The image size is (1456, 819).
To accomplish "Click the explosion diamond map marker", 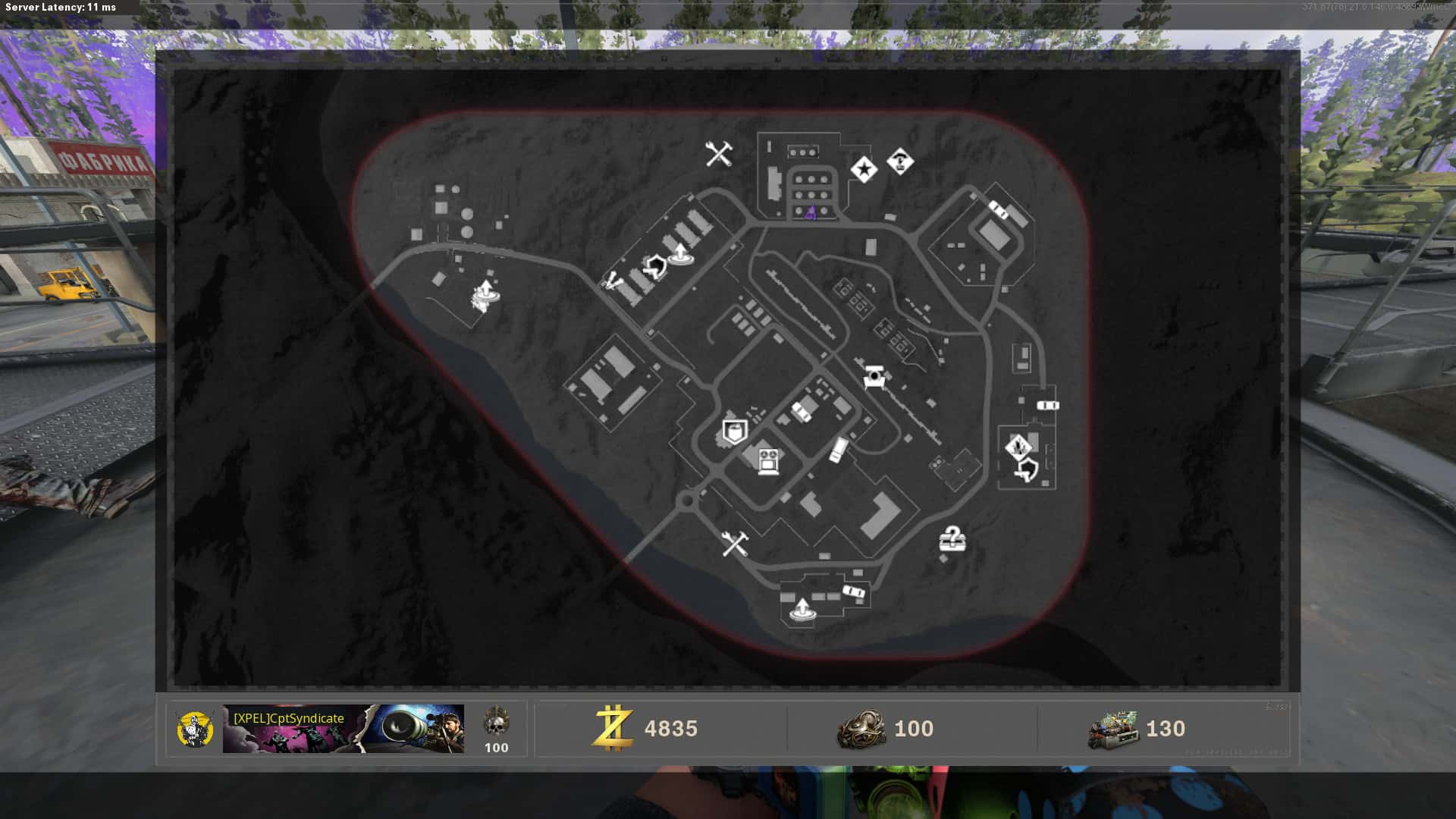I will (1017, 447).
